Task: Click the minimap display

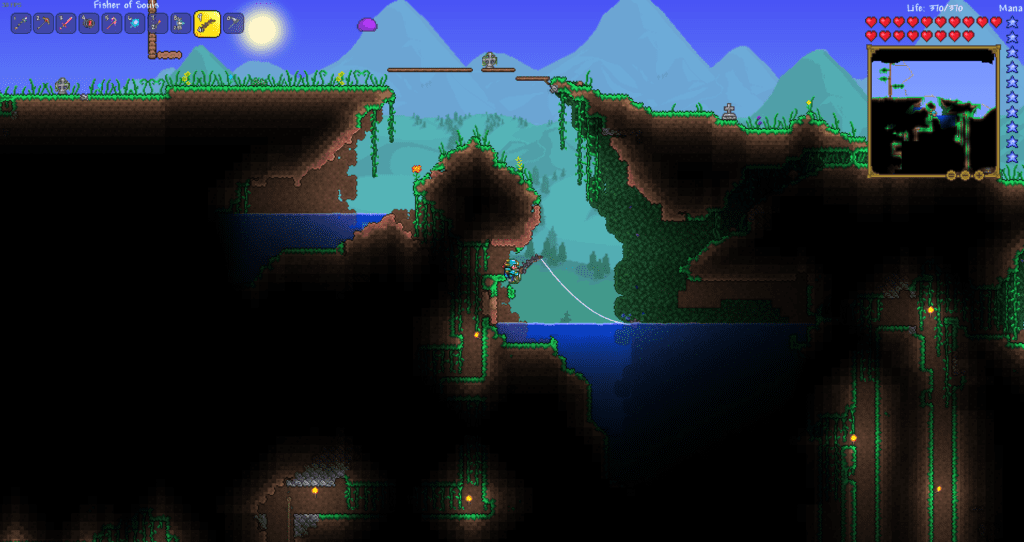Action: (x=932, y=111)
